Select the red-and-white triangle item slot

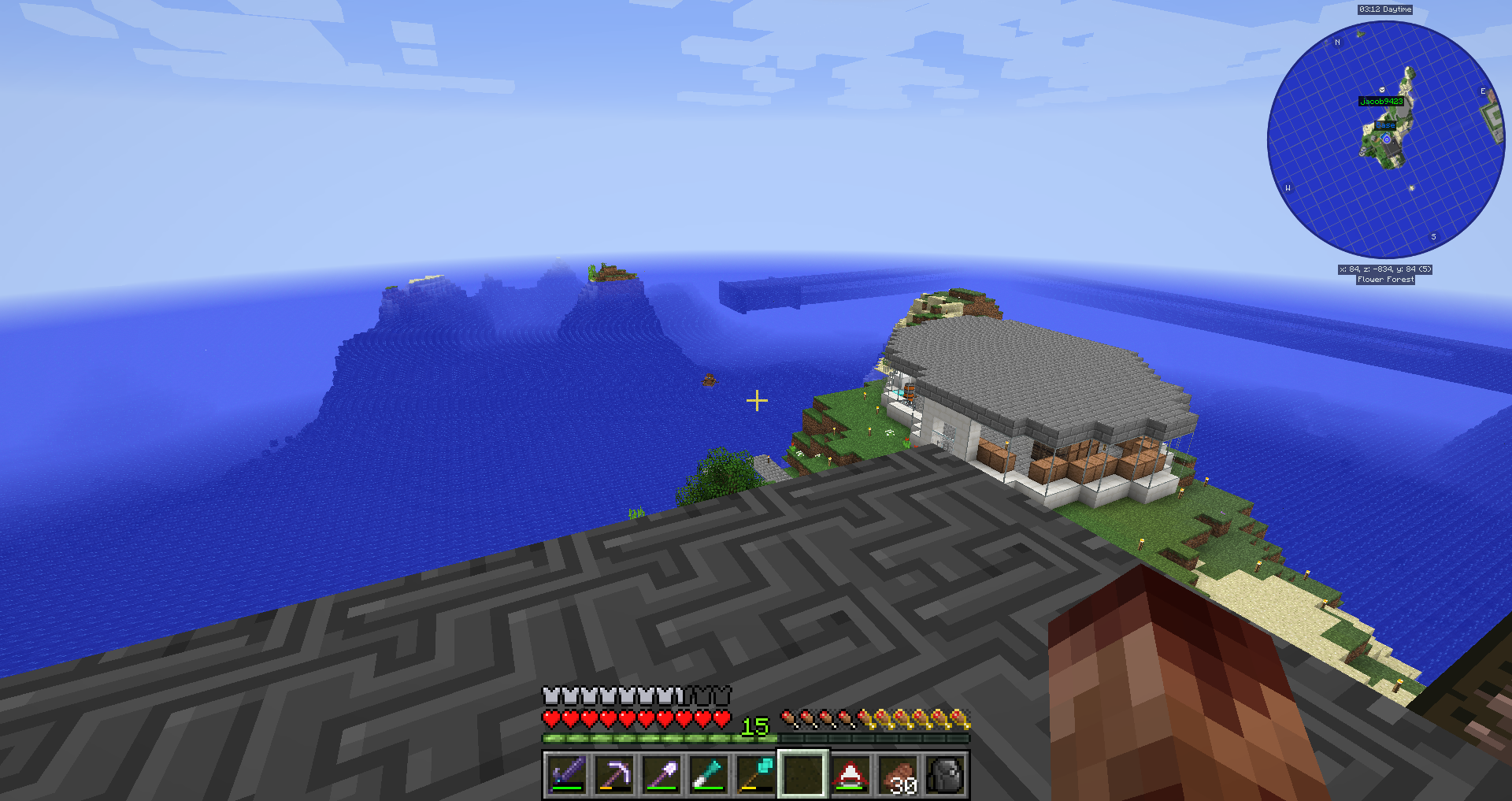(850, 774)
